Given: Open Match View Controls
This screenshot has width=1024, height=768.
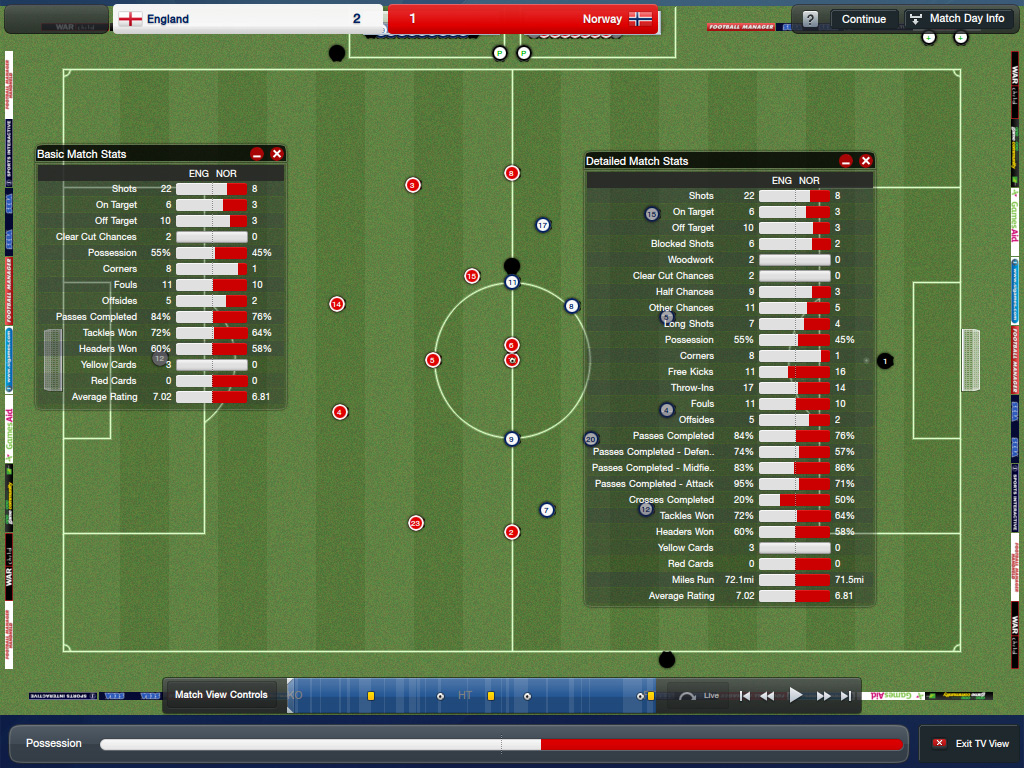Looking at the screenshot, I should pos(221,695).
